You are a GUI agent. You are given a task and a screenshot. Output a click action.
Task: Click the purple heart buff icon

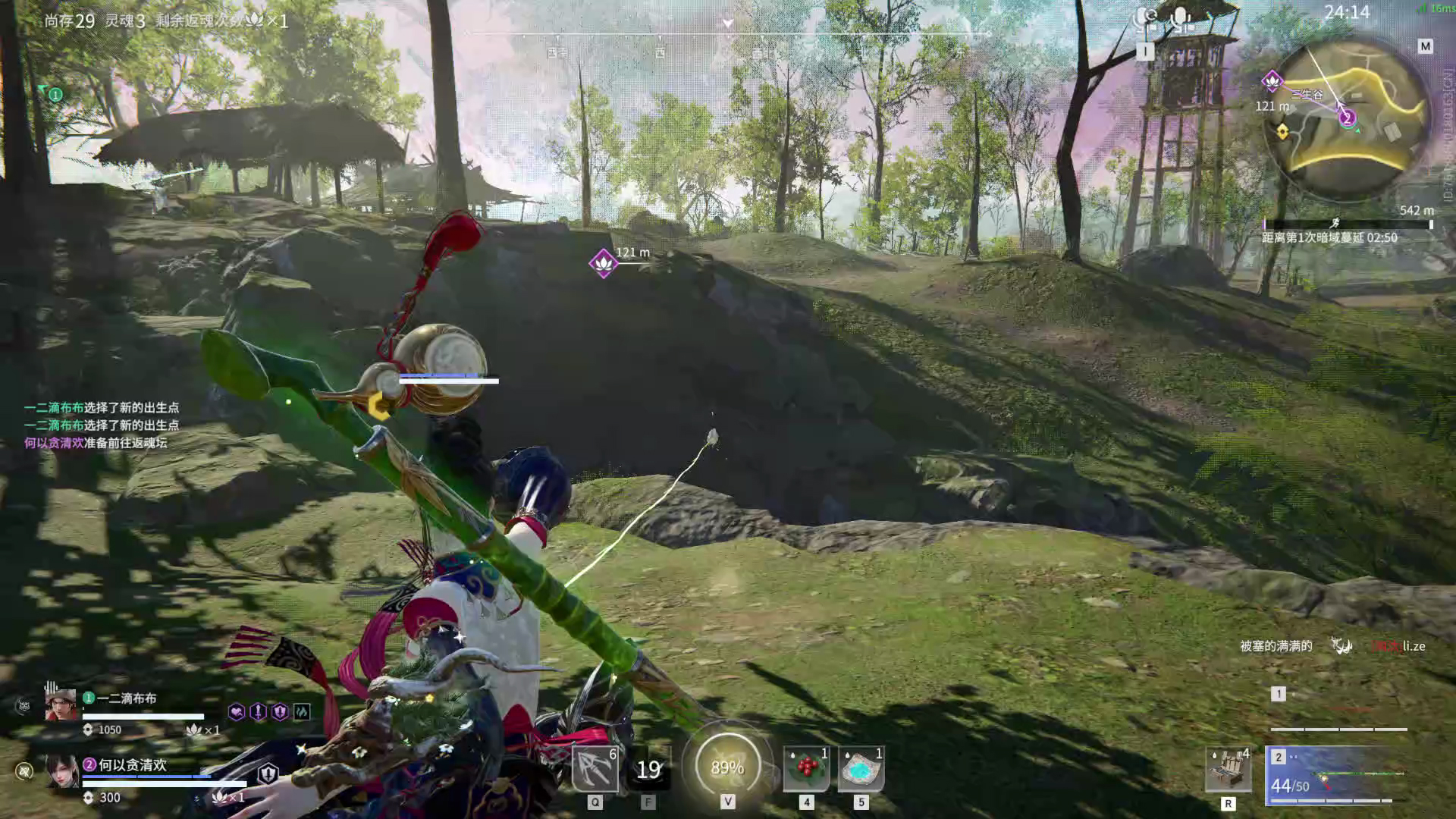[x=237, y=711]
